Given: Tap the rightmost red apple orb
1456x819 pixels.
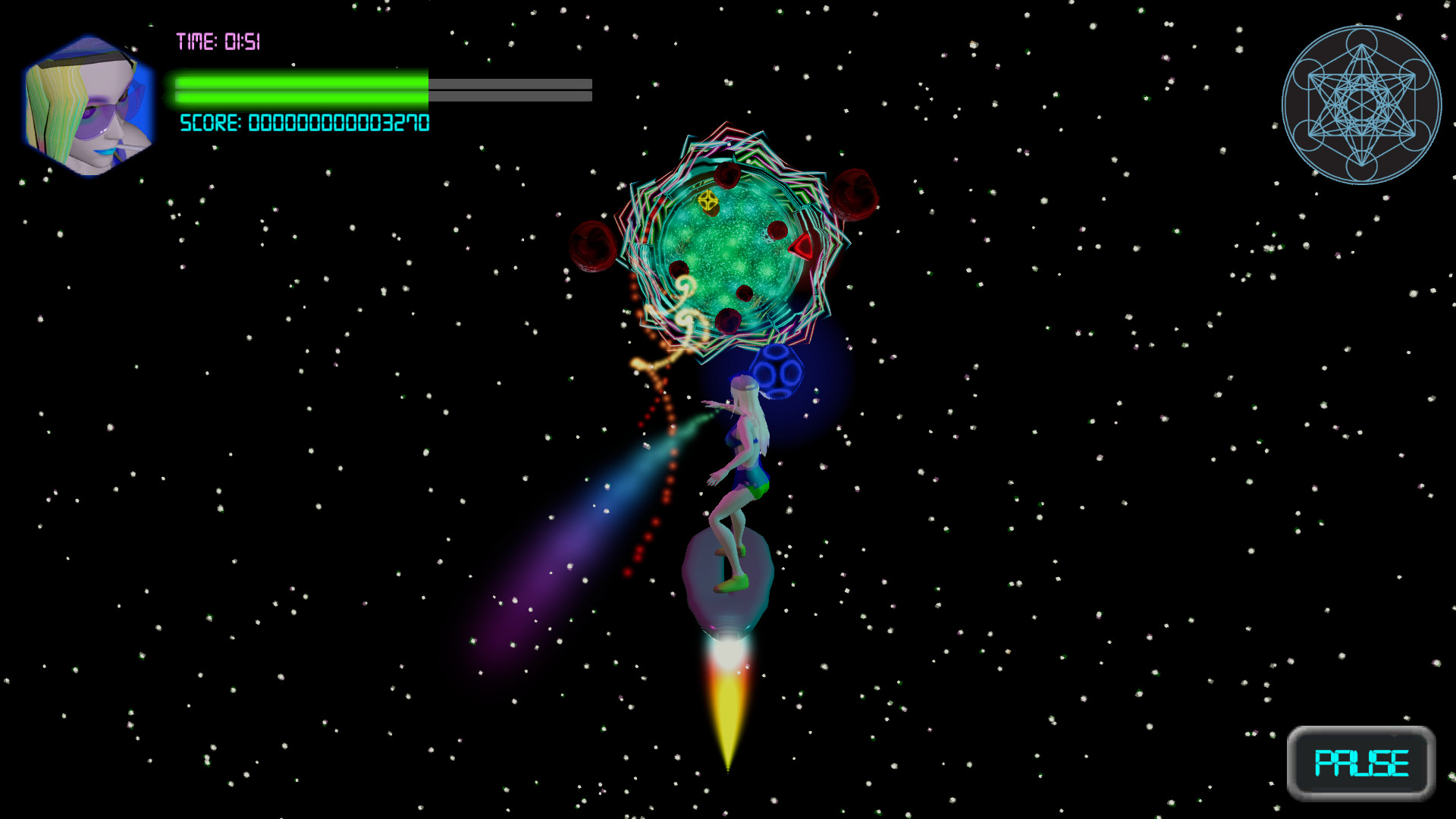Looking at the screenshot, I should [852, 193].
